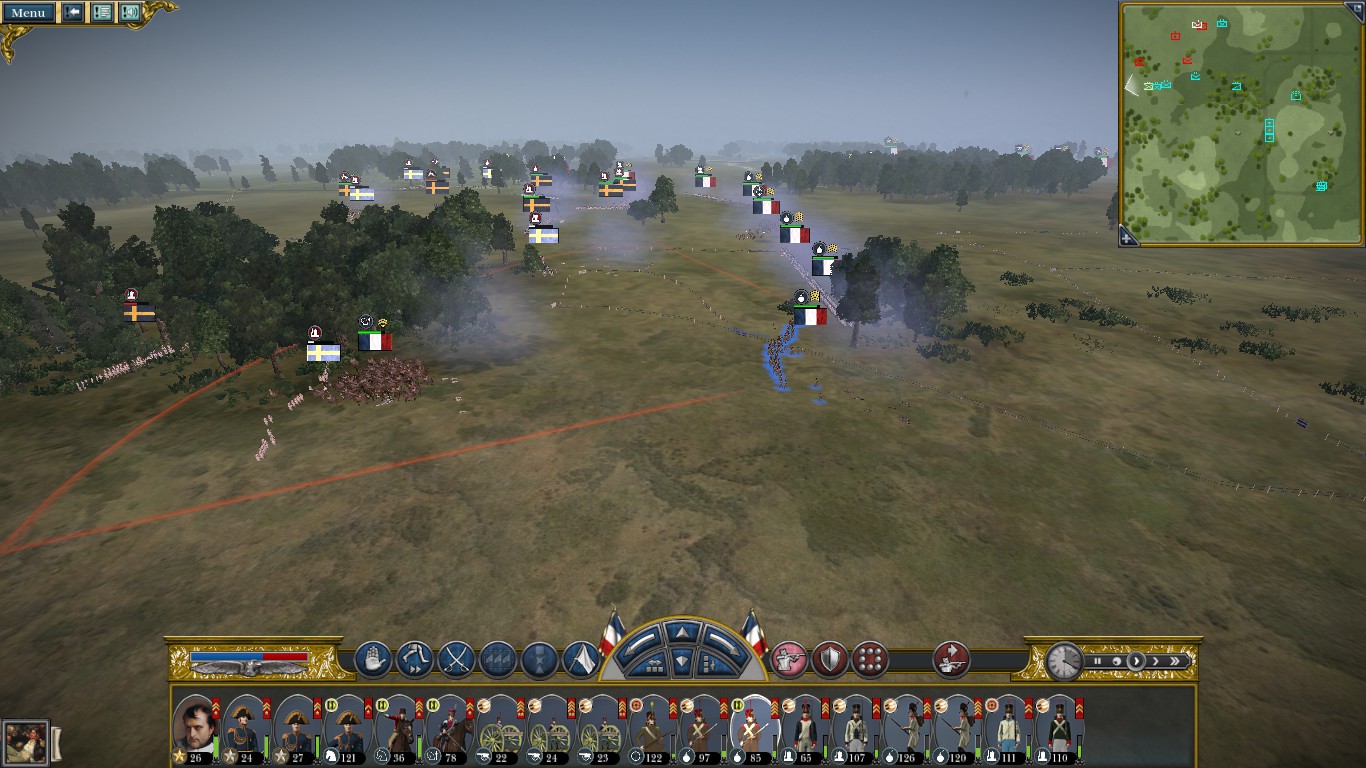Activate the crossed swords melee order

point(456,660)
